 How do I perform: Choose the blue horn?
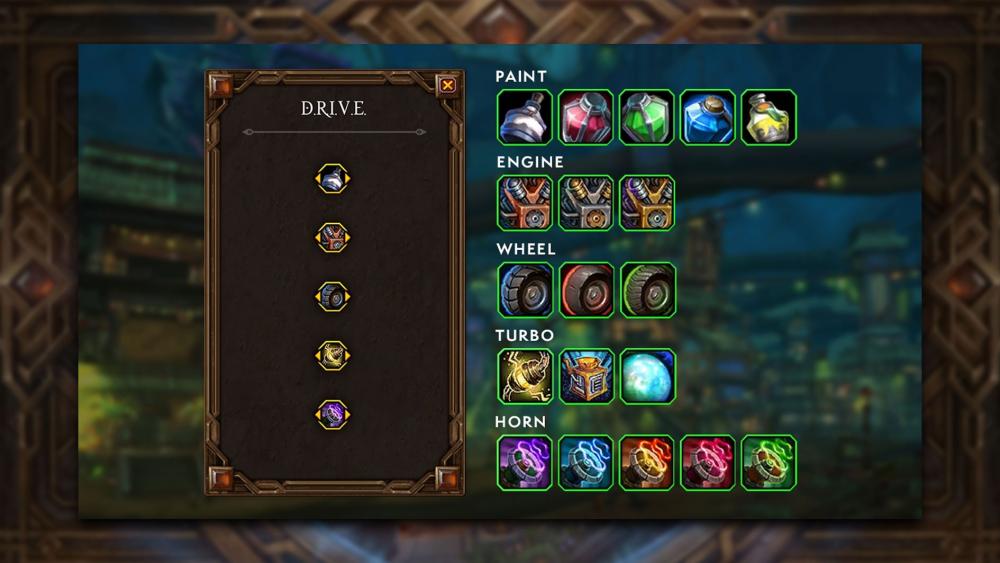pos(586,462)
